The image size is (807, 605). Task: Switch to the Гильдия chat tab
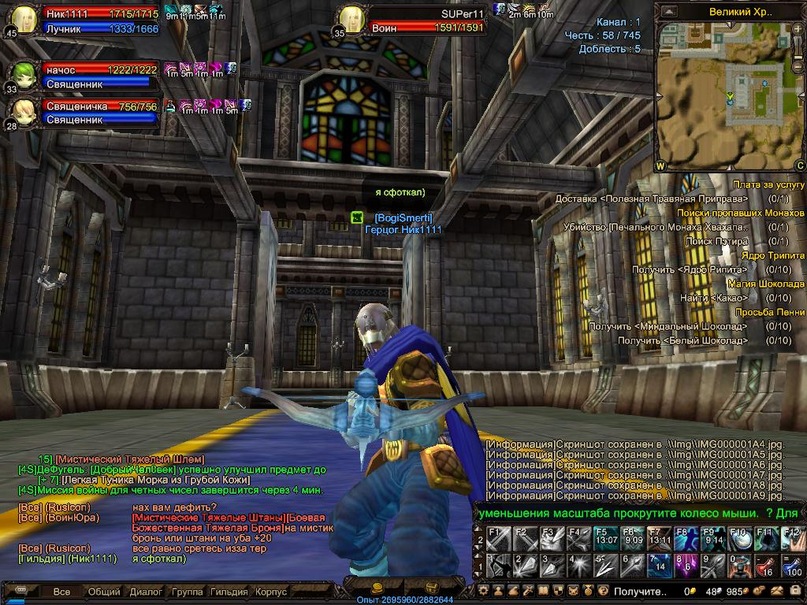pos(229,591)
